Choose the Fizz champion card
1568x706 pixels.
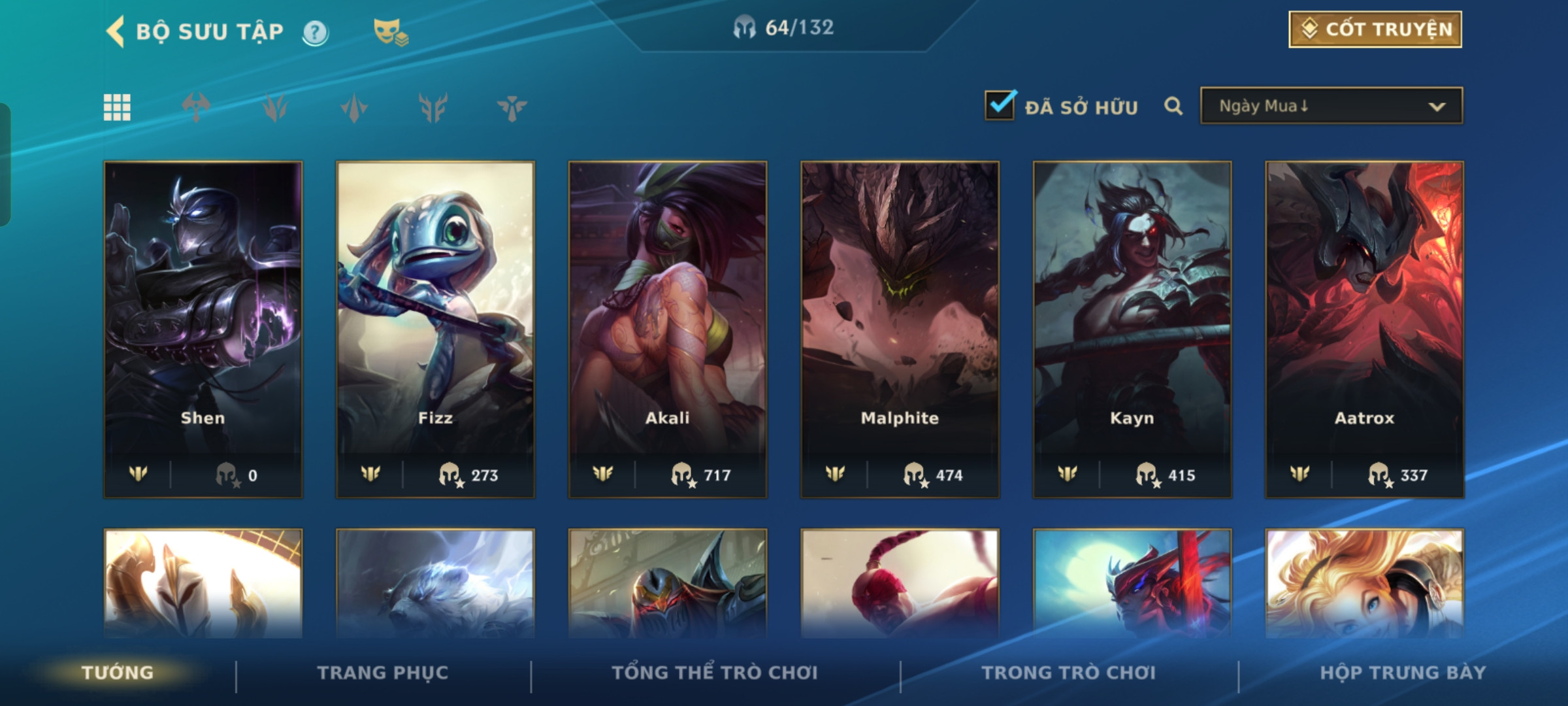[x=435, y=329]
